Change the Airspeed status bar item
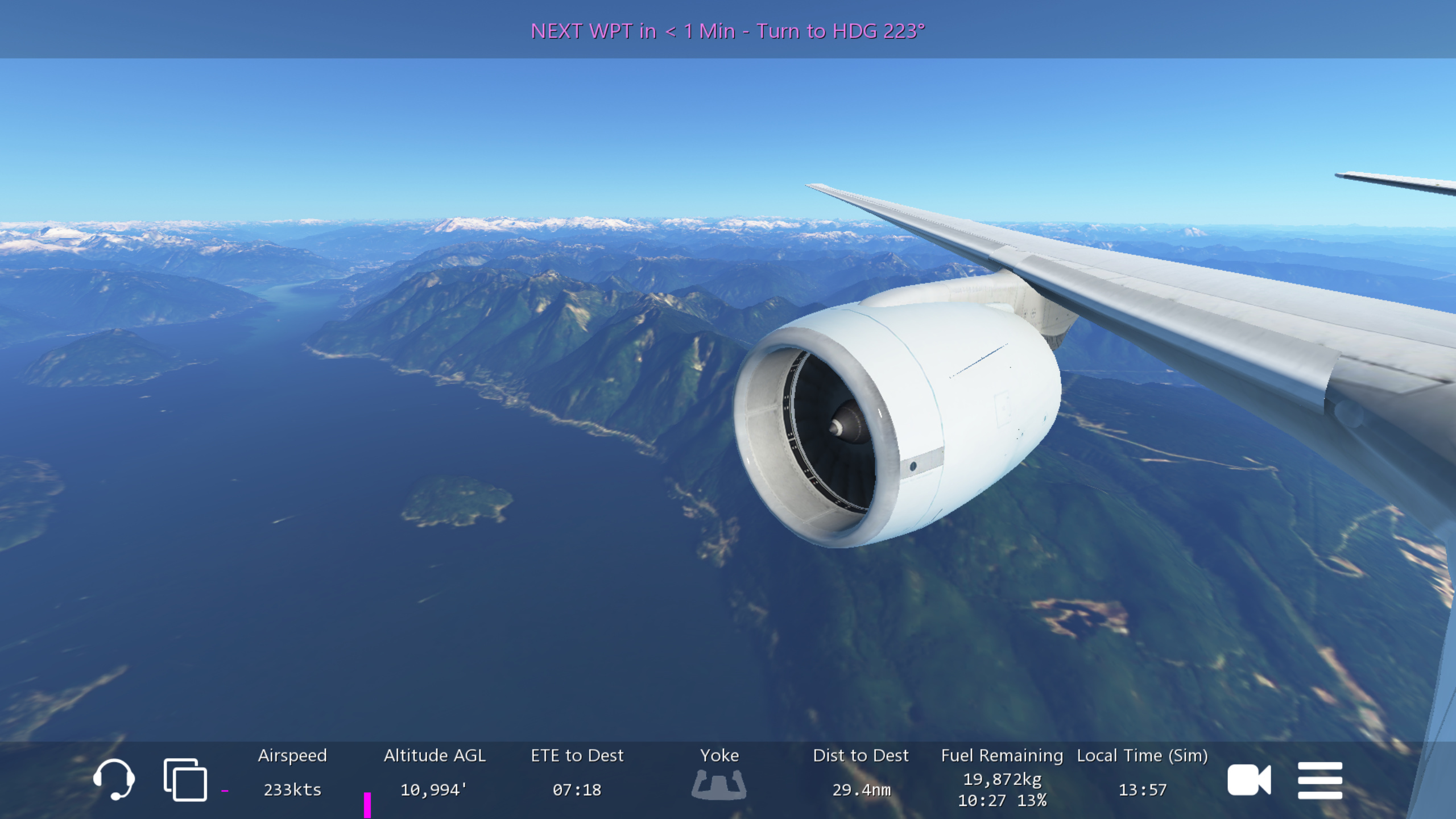 (292, 773)
